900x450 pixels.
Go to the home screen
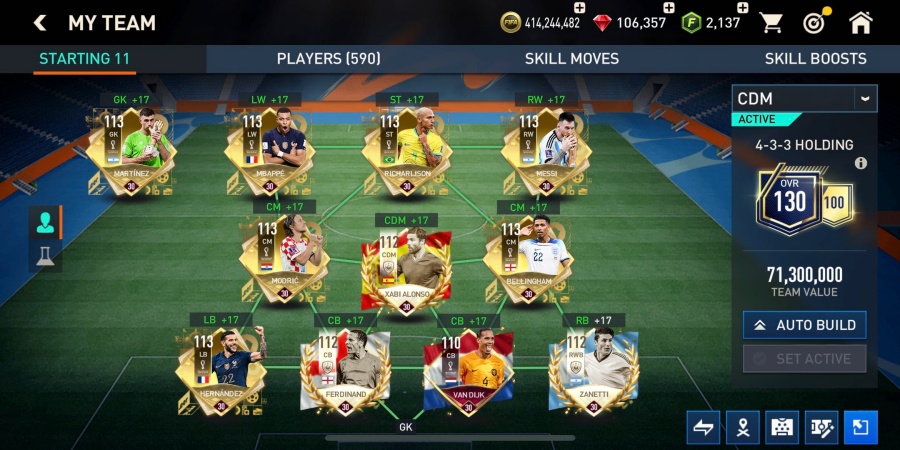[860, 23]
